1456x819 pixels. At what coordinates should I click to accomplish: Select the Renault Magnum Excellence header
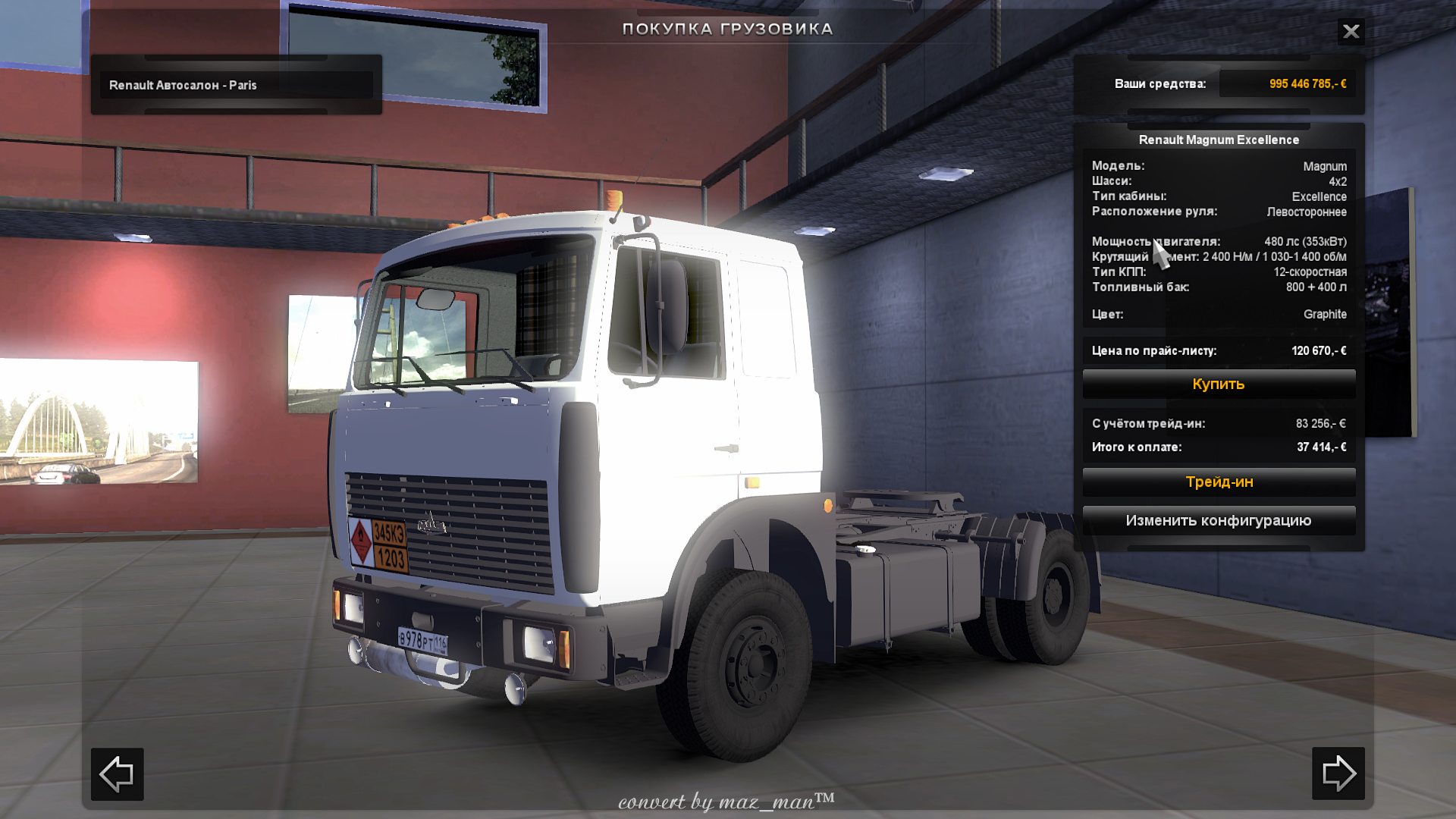1218,140
